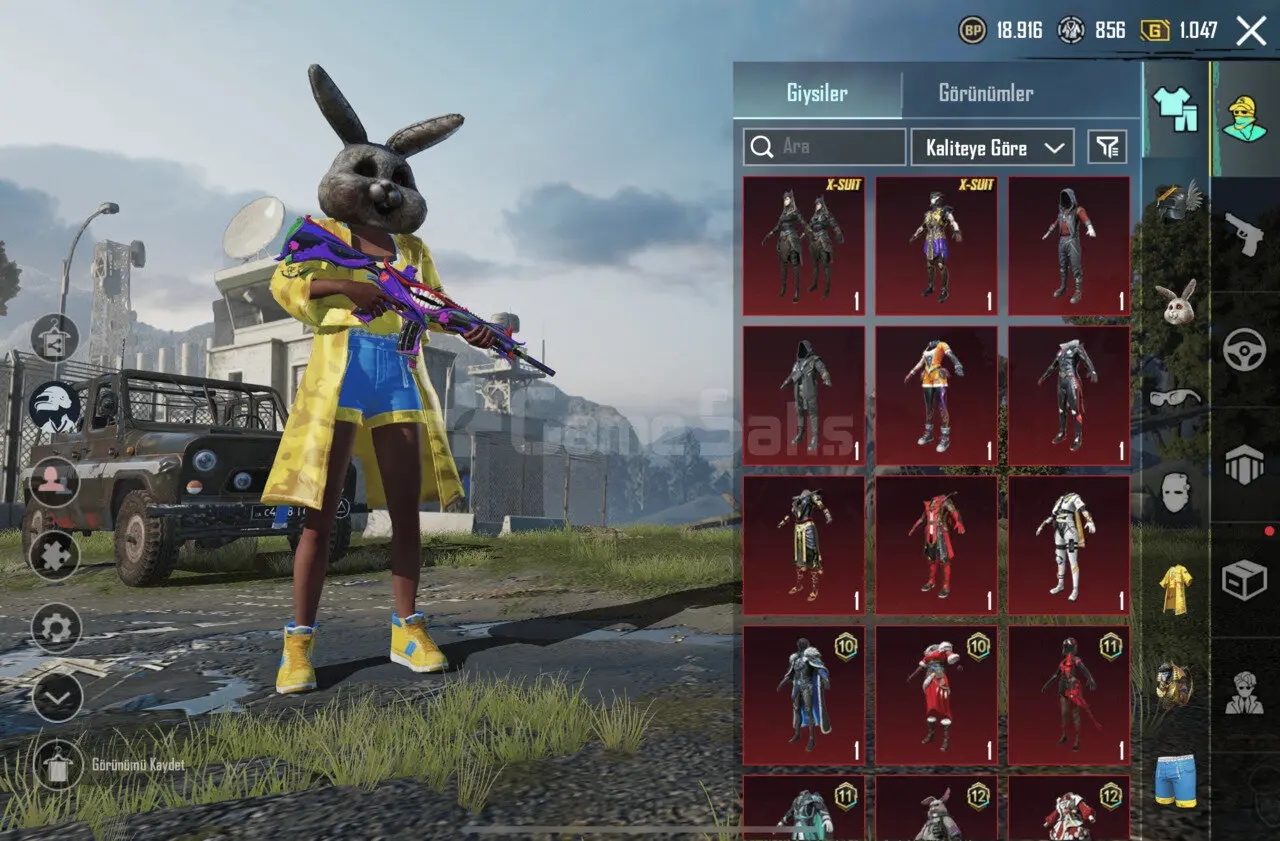Image resolution: width=1280 pixels, height=841 pixels.
Task: Open the vehicle steering wheel category
Action: click(1244, 349)
